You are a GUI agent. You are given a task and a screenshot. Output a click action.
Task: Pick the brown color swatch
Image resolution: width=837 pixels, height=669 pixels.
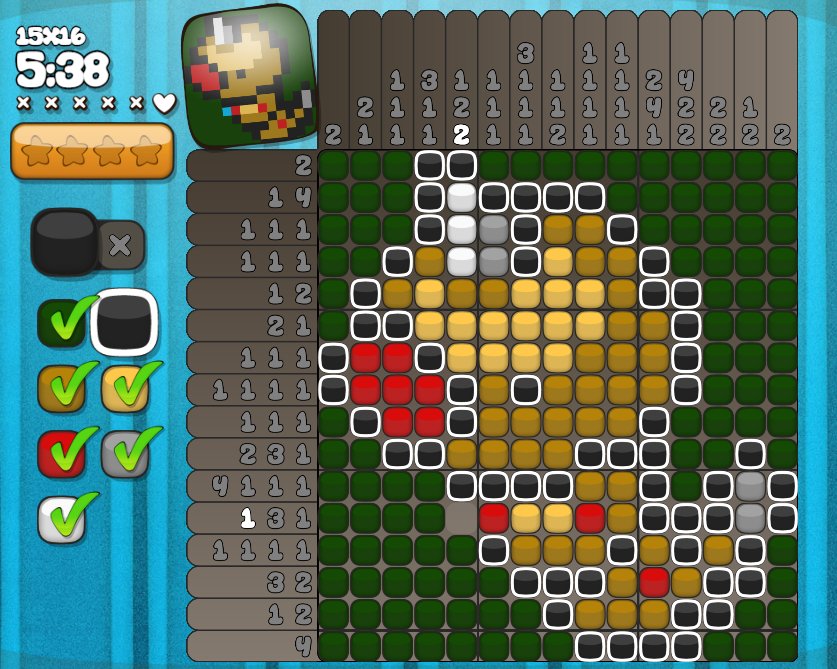tap(62, 388)
